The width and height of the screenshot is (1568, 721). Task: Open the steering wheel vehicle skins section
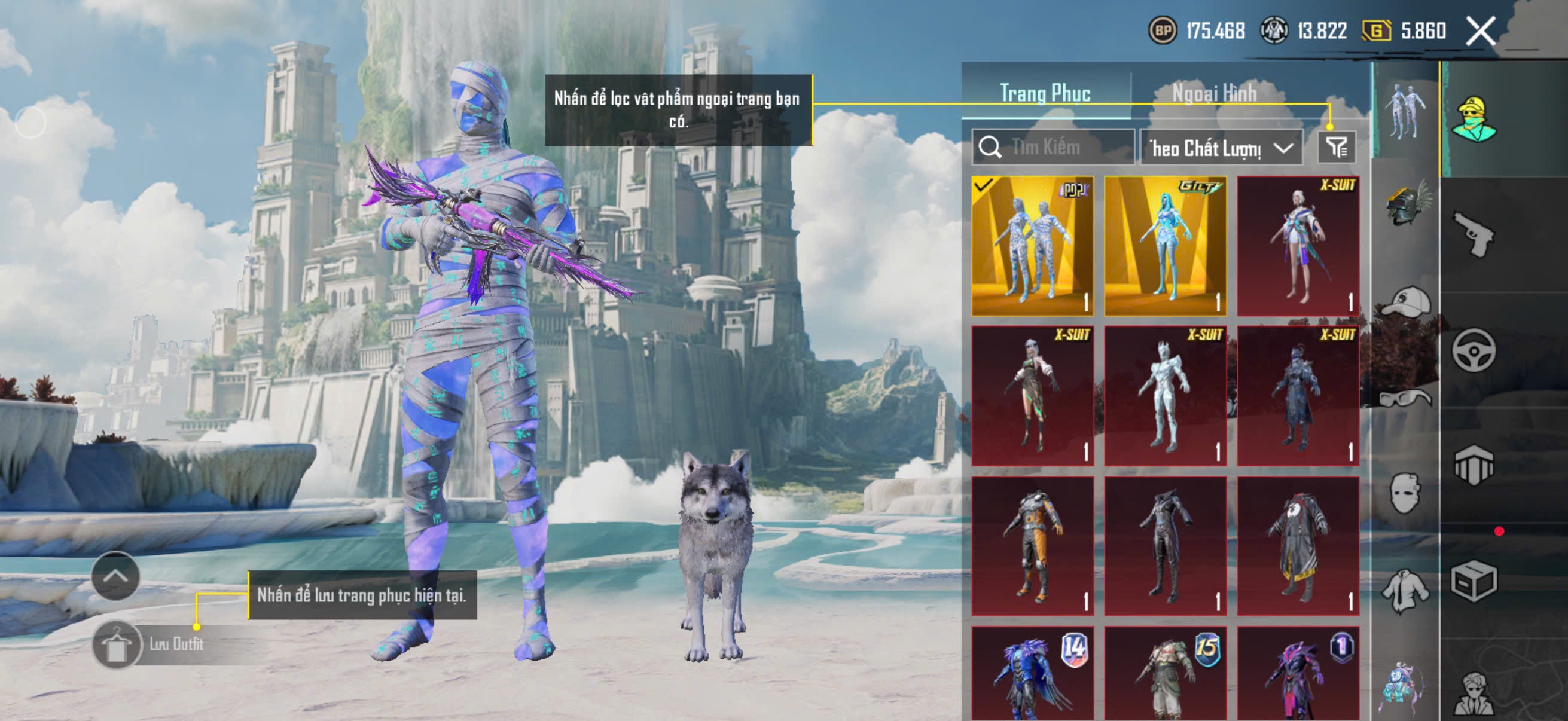(x=1474, y=350)
